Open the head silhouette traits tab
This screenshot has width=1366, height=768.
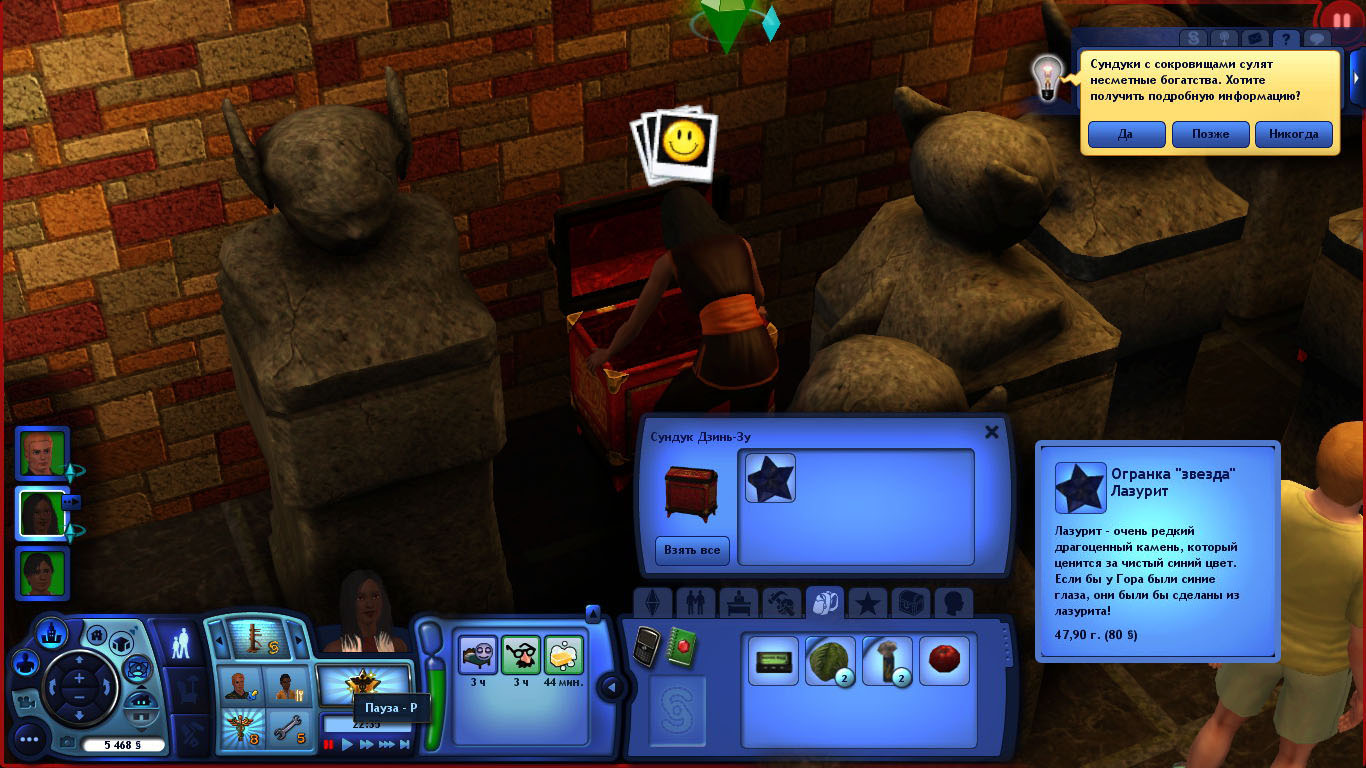[953, 603]
